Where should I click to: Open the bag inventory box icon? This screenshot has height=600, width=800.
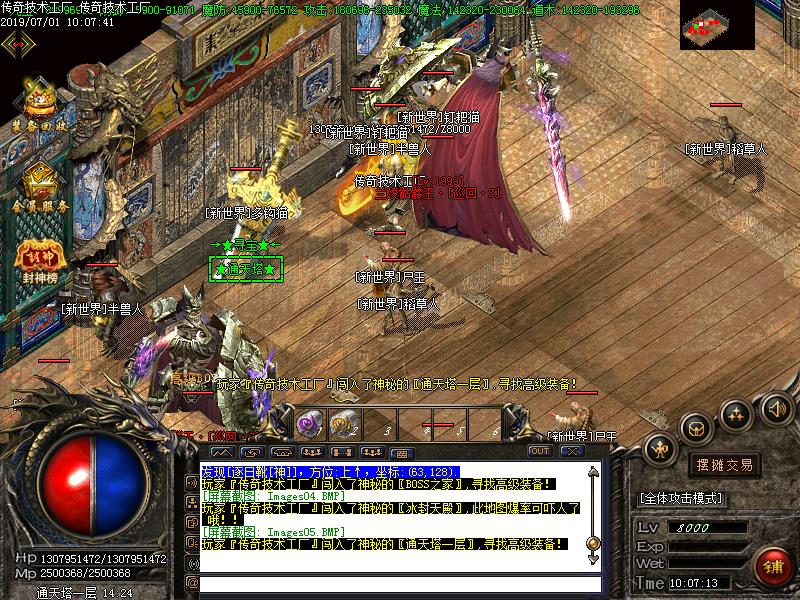[696, 428]
